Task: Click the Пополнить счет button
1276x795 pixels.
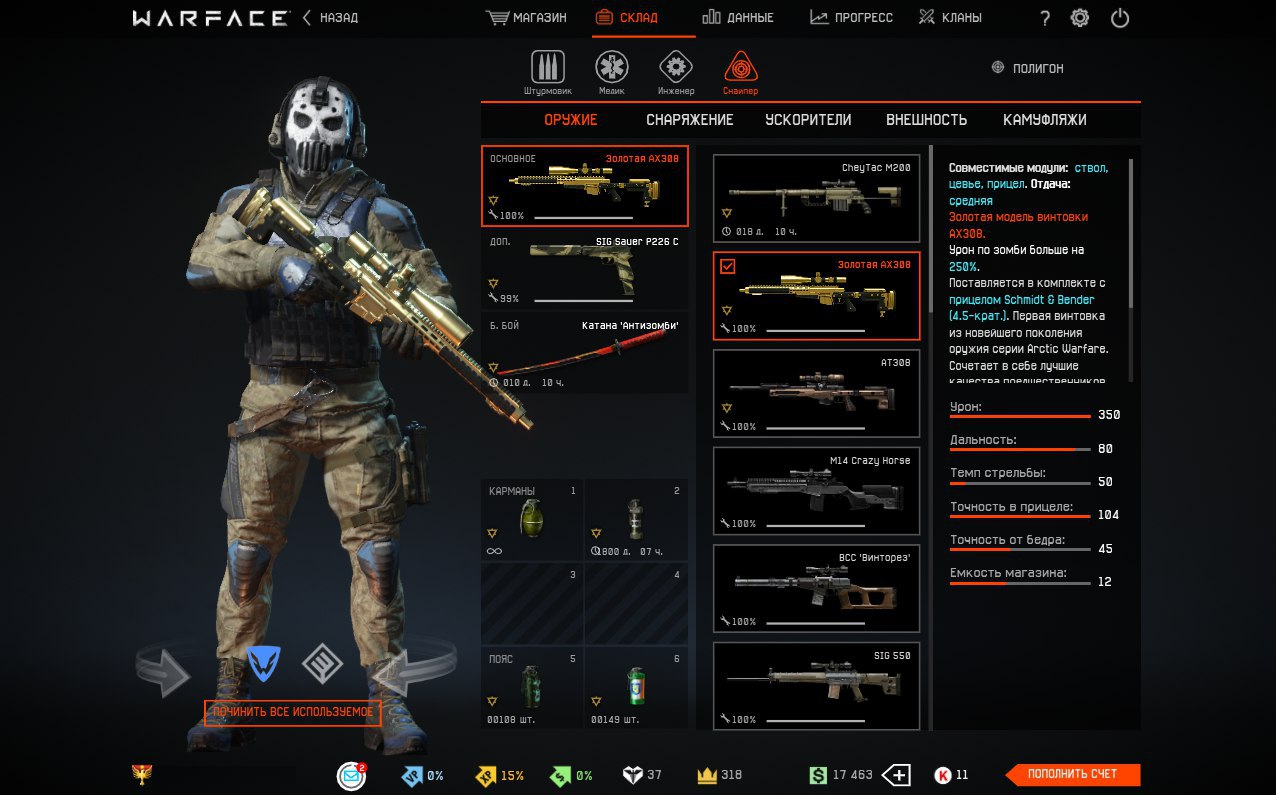Action: [1072, 775]
